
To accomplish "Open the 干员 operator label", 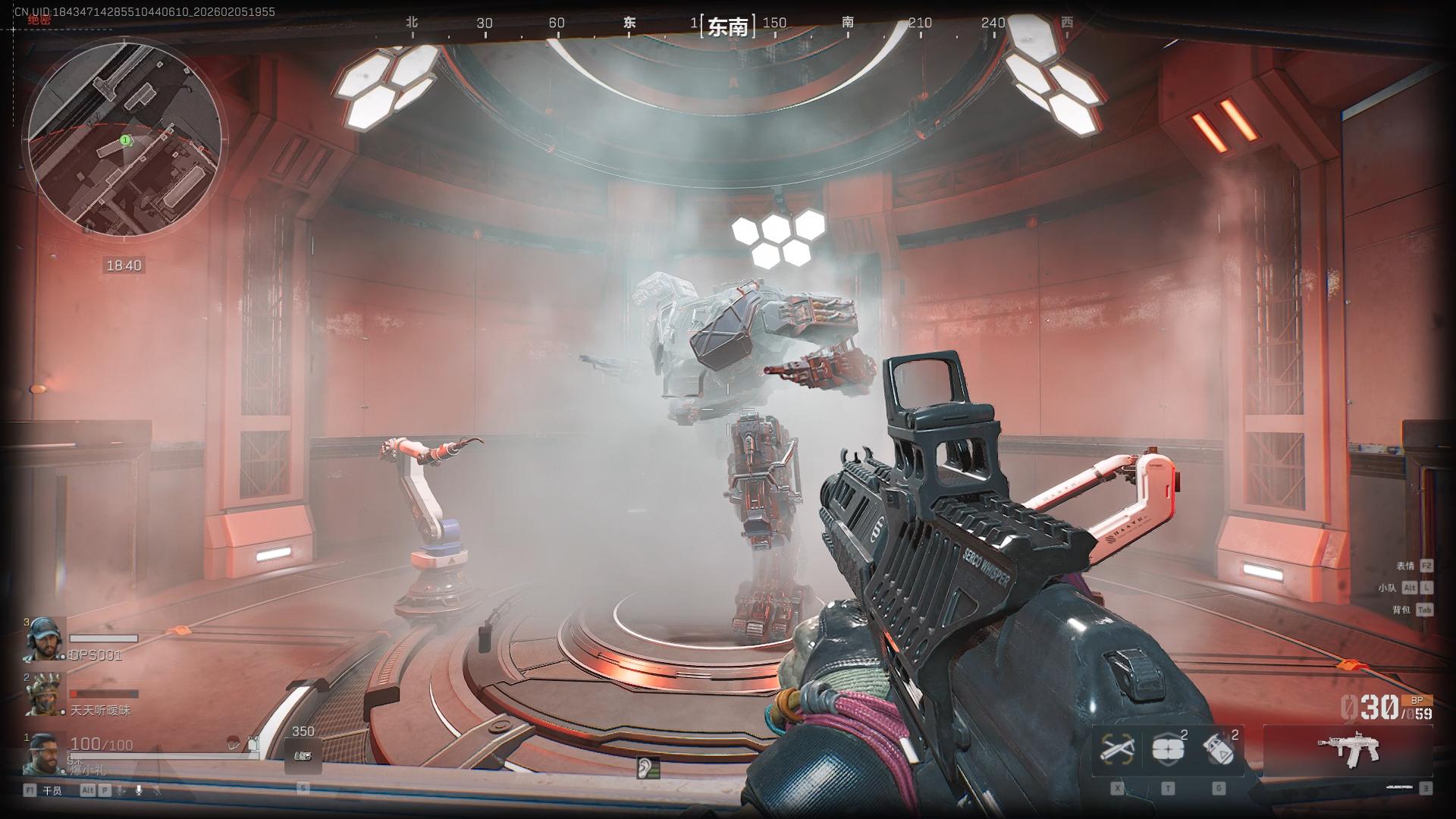I will [x=52, y=790].
